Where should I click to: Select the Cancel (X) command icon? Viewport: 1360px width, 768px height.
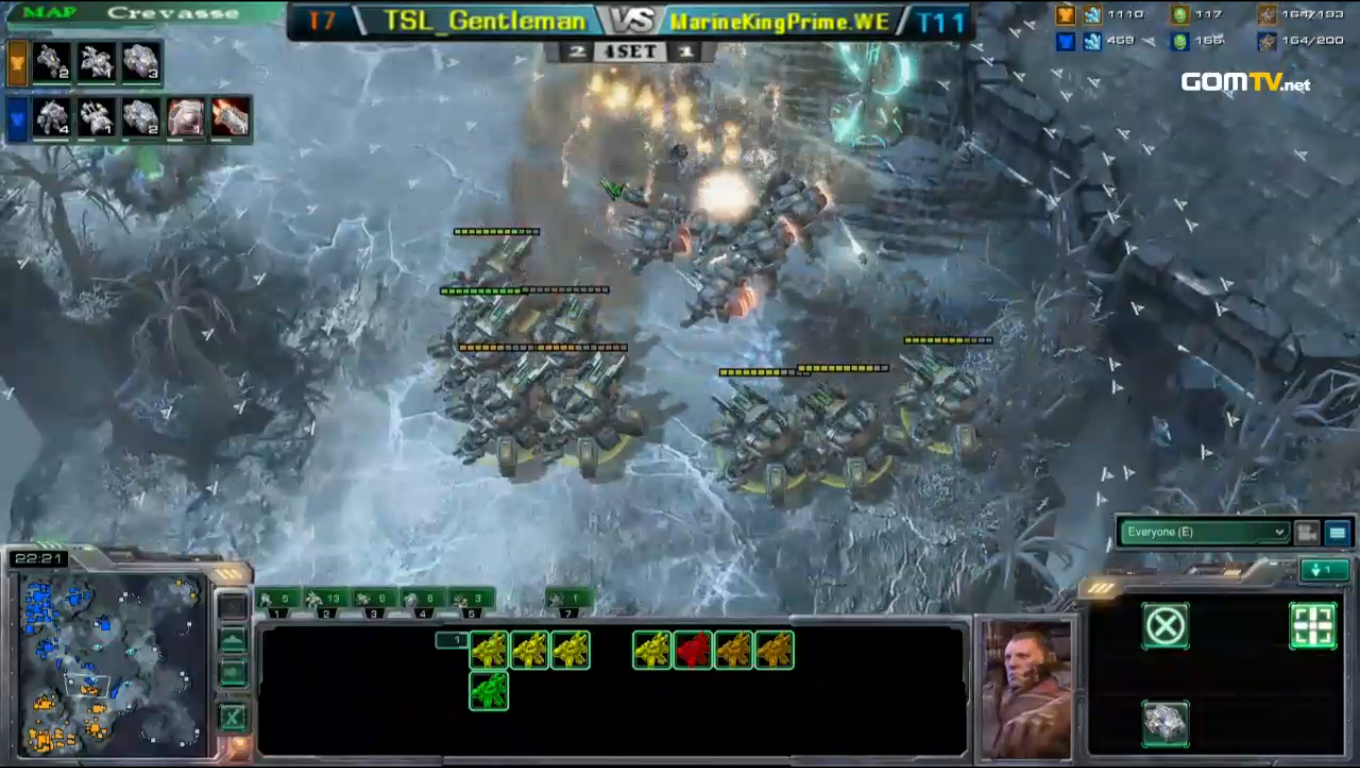click(1165, 627)
